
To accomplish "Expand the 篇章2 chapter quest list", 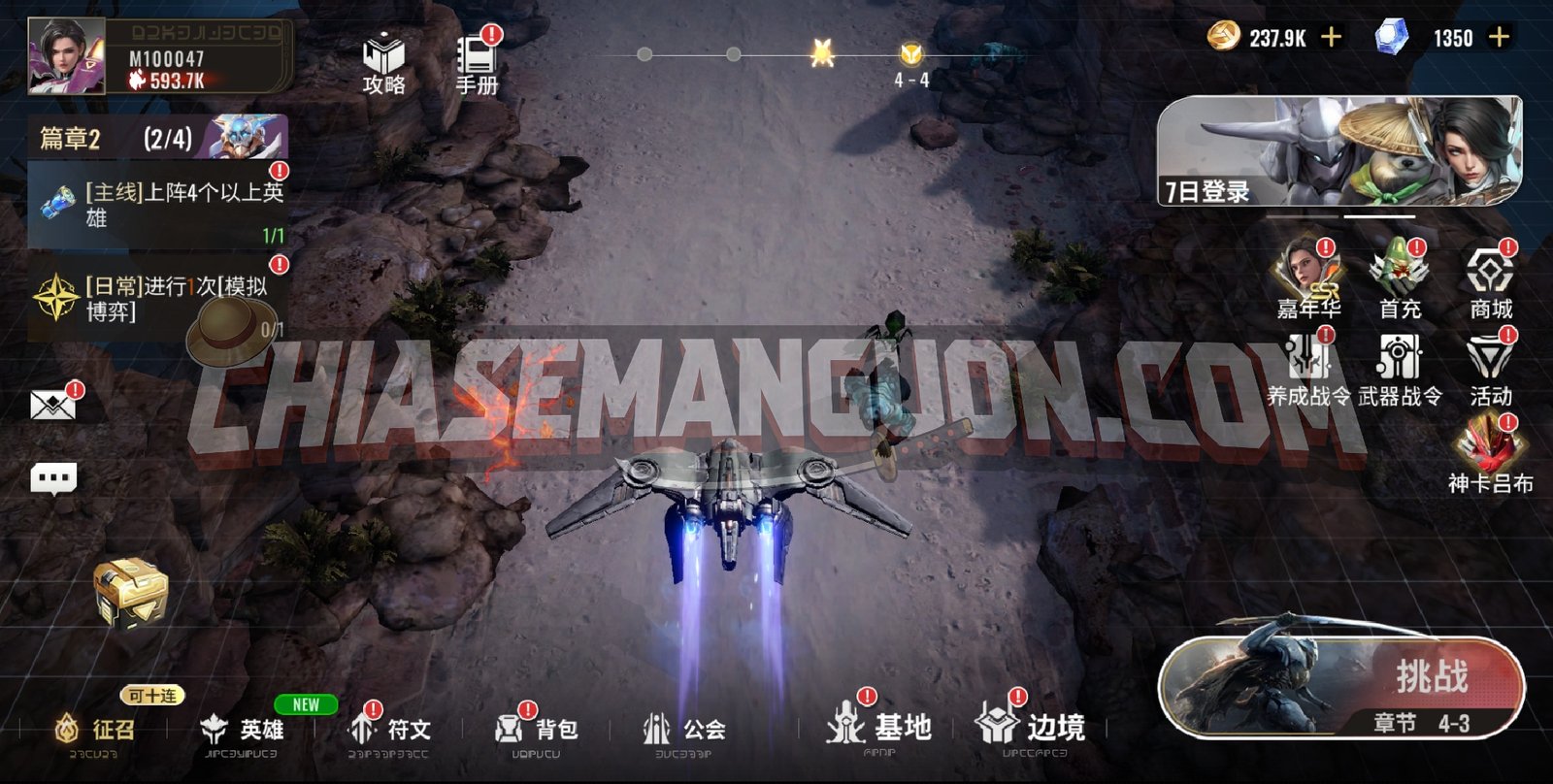I will [x=92, y=139].
